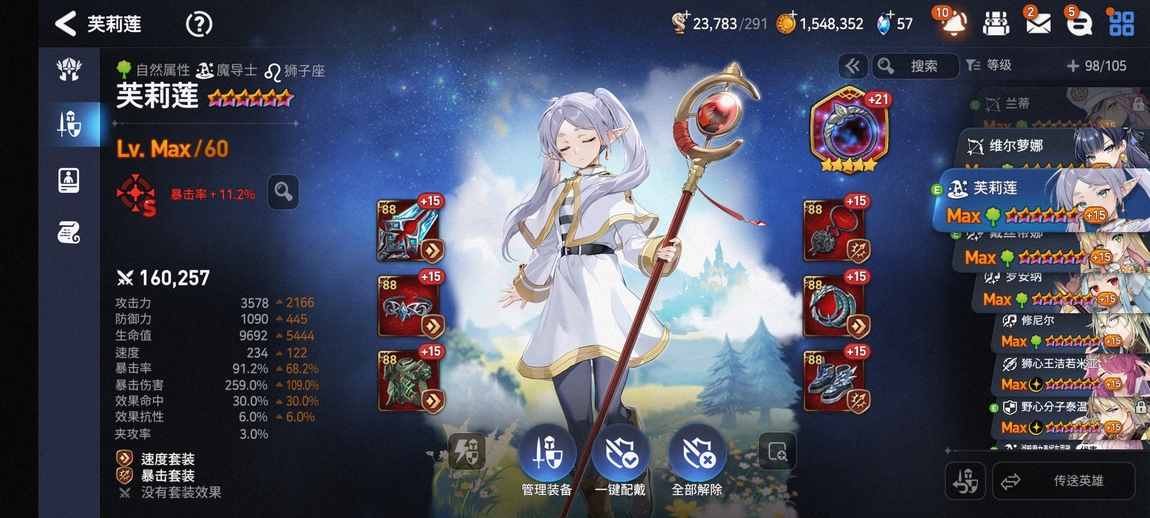Viewport: 1150px width, 518px height.
Task: Click the 搜索 hero search field
Action: click(x=913, y=66)
